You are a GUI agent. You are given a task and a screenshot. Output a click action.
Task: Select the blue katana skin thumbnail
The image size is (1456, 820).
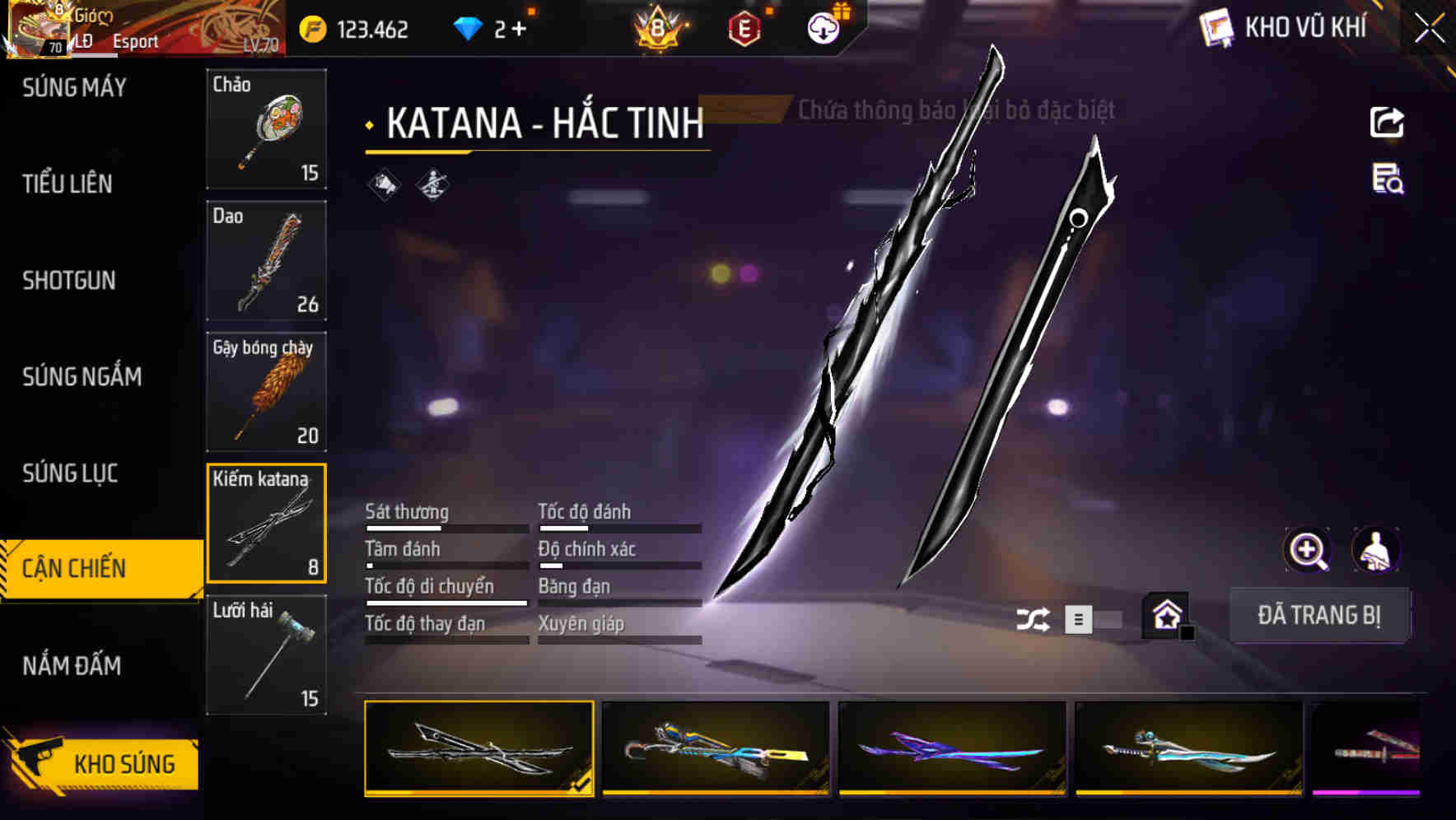714,749
